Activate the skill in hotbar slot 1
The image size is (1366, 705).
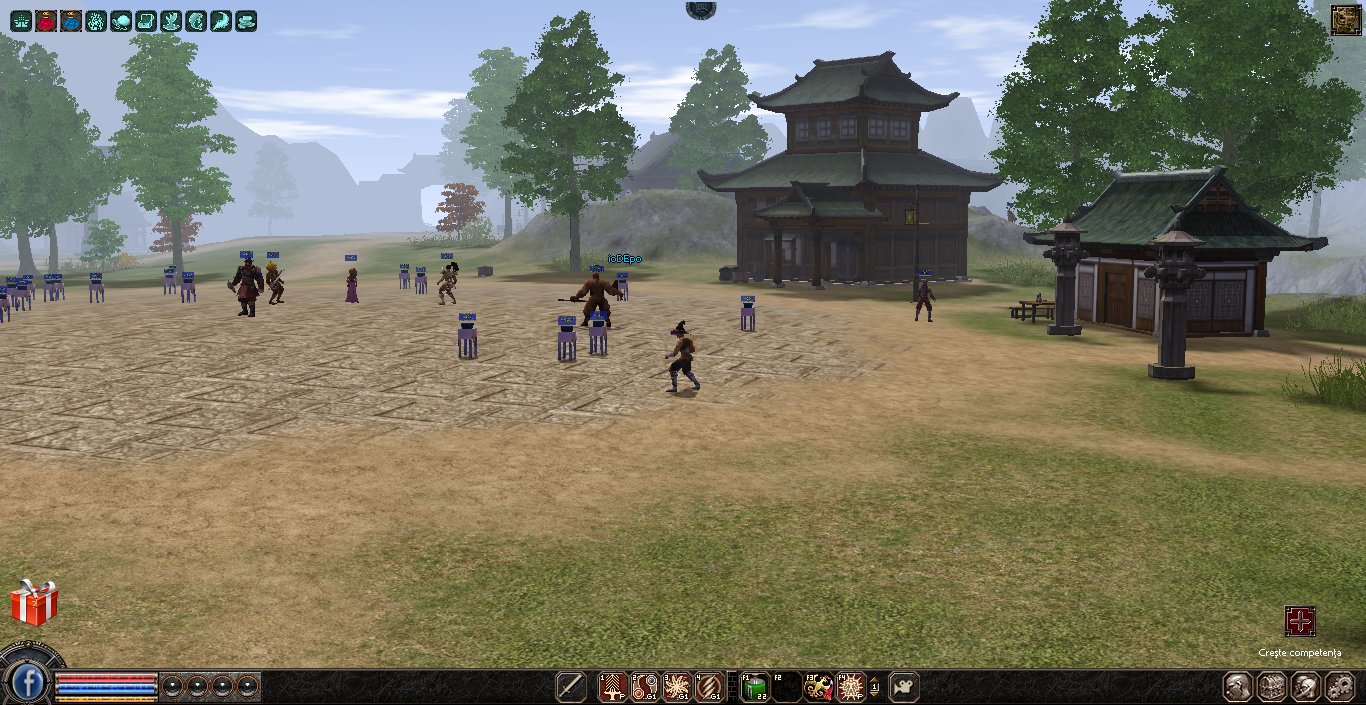coord(612,687)
